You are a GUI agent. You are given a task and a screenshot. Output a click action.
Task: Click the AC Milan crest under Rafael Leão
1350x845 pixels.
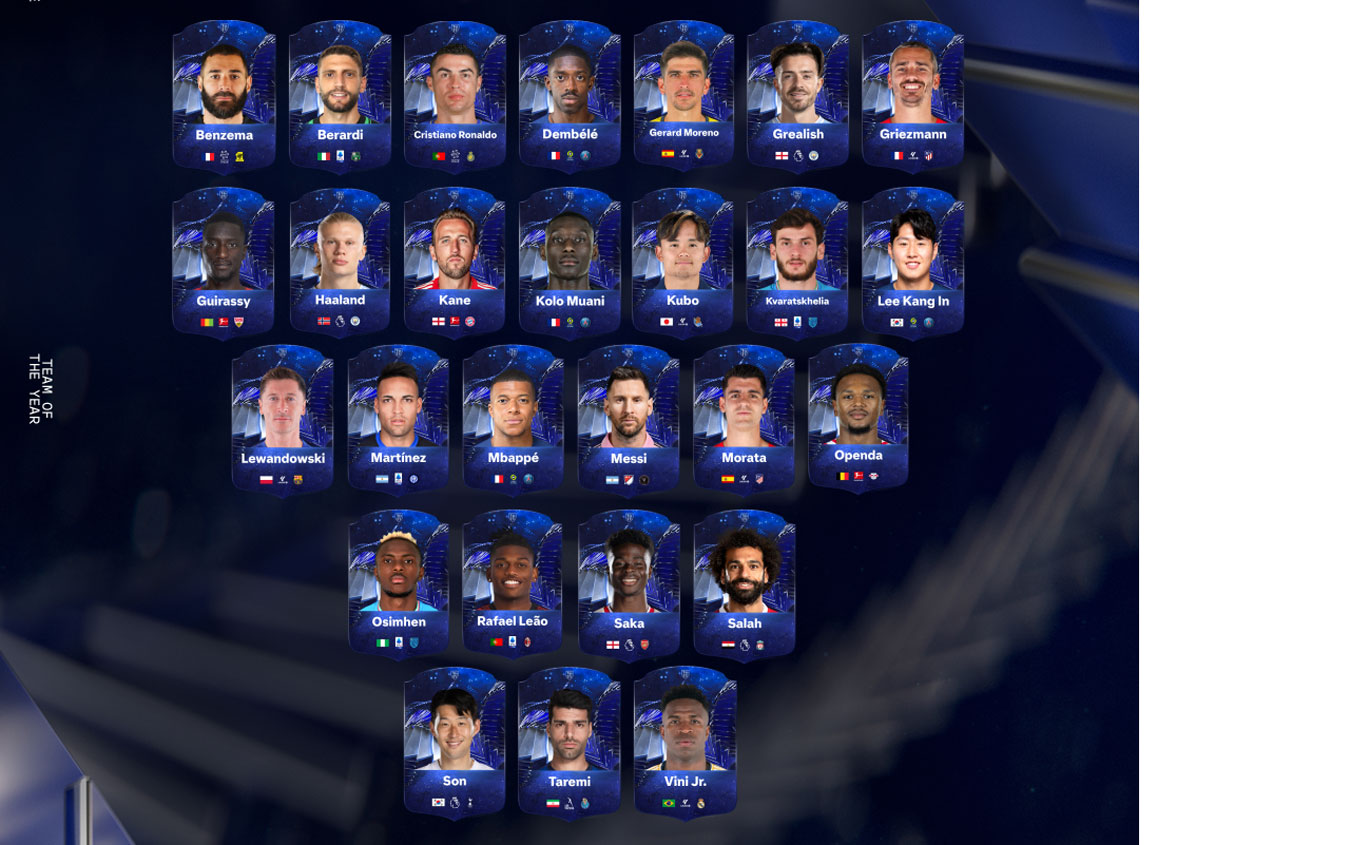click(x=528, y=641)
